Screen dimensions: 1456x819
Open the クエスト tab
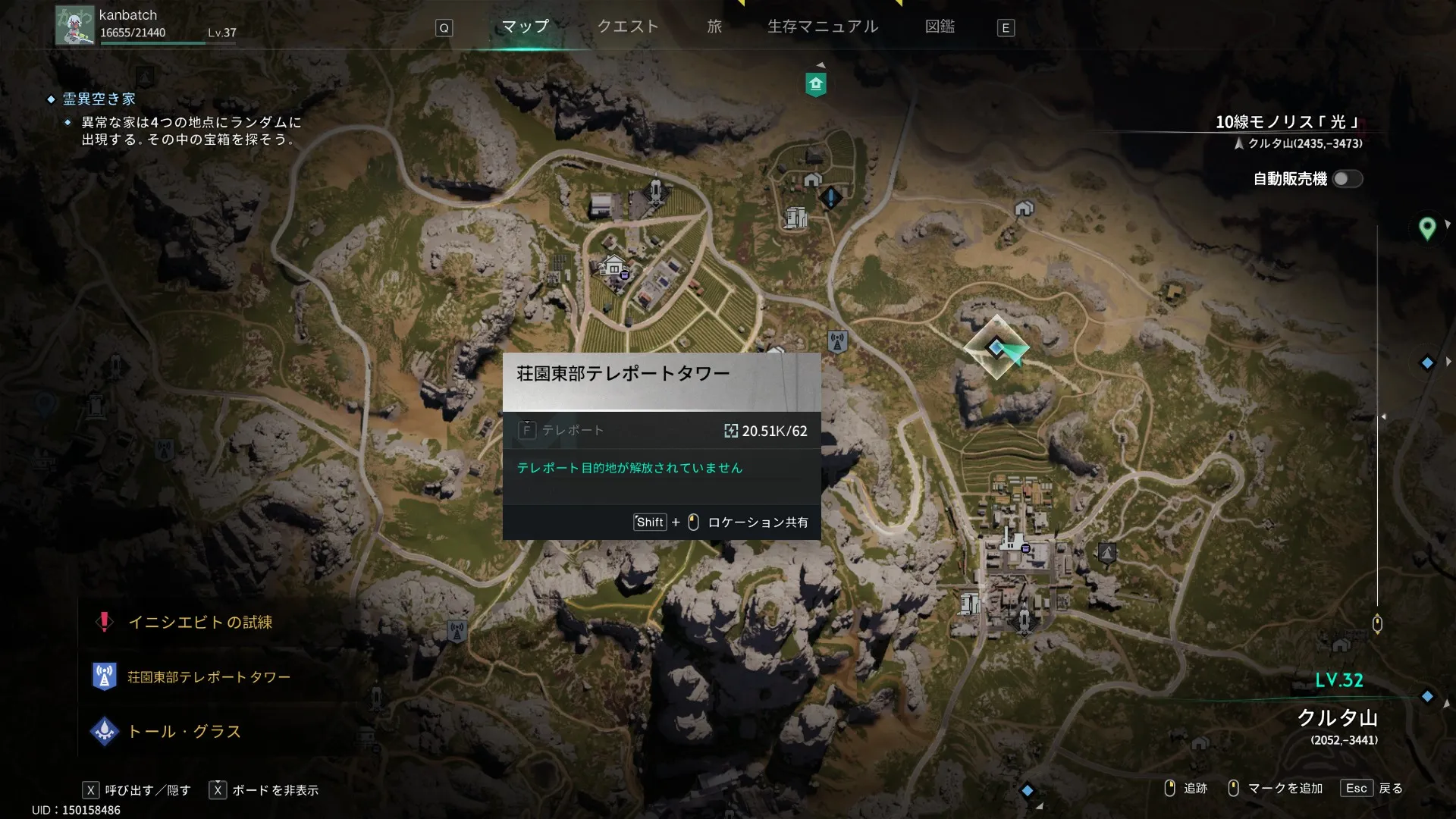(628, 27)
